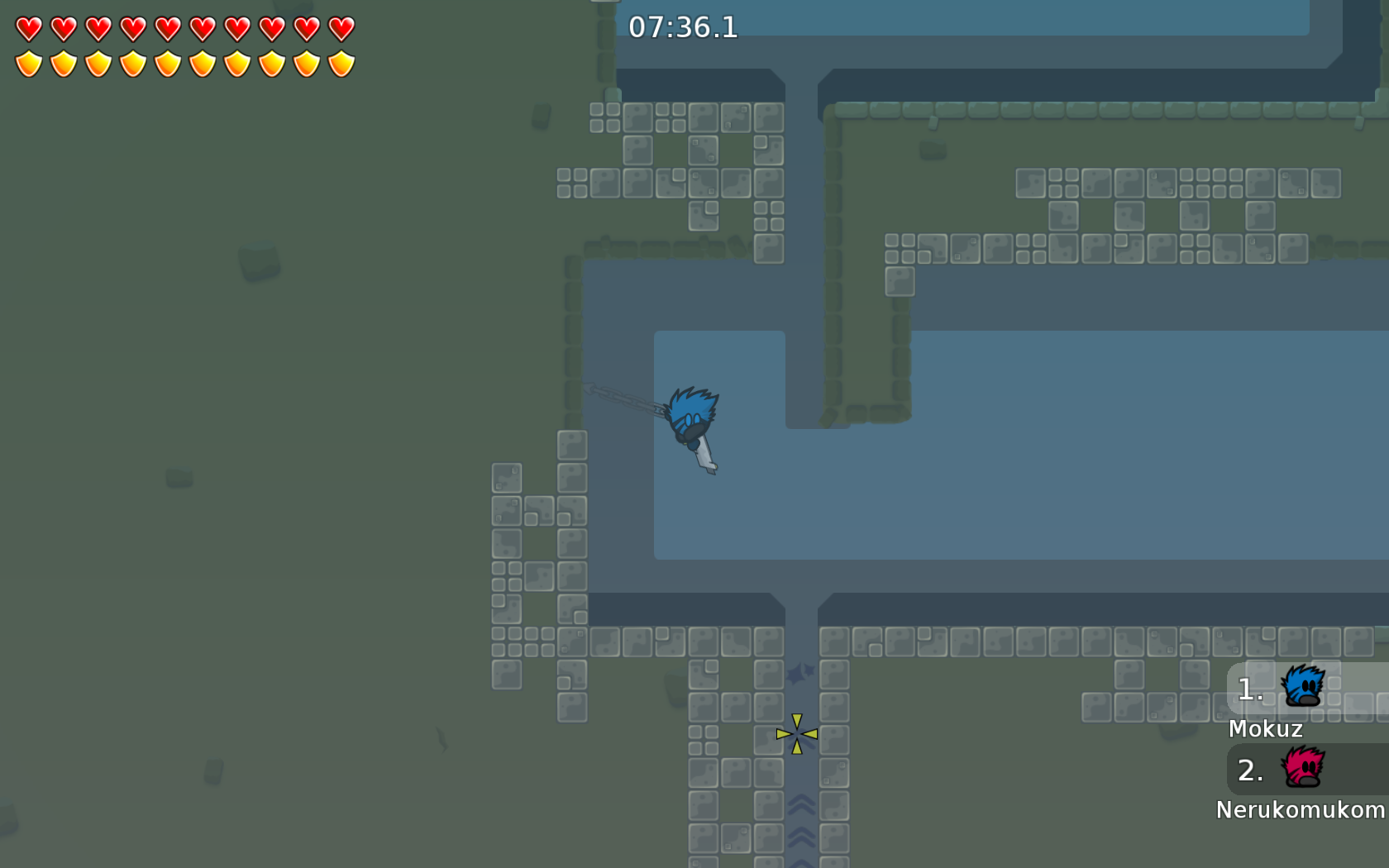Select the blue player character Mokuz
The height and width of the screenshot is (868, 1389).
[690, 417]
